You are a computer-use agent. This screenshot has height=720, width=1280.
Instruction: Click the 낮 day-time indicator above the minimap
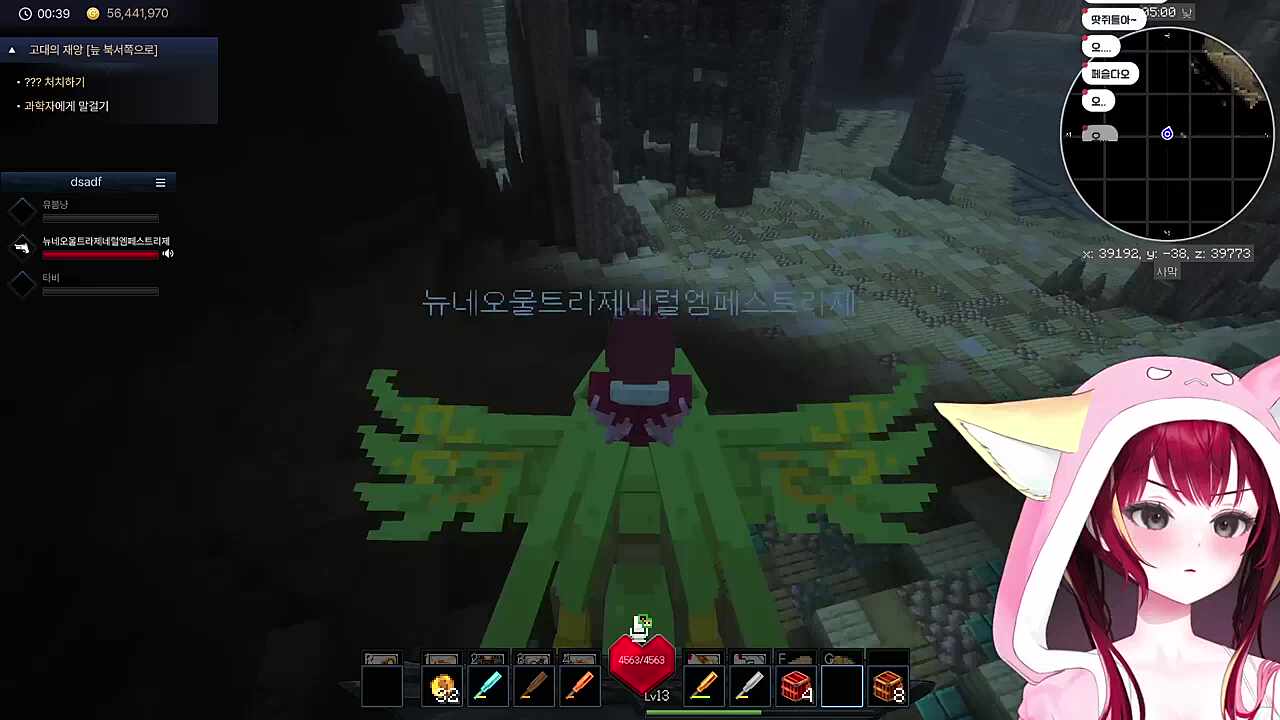point(1186,13)
